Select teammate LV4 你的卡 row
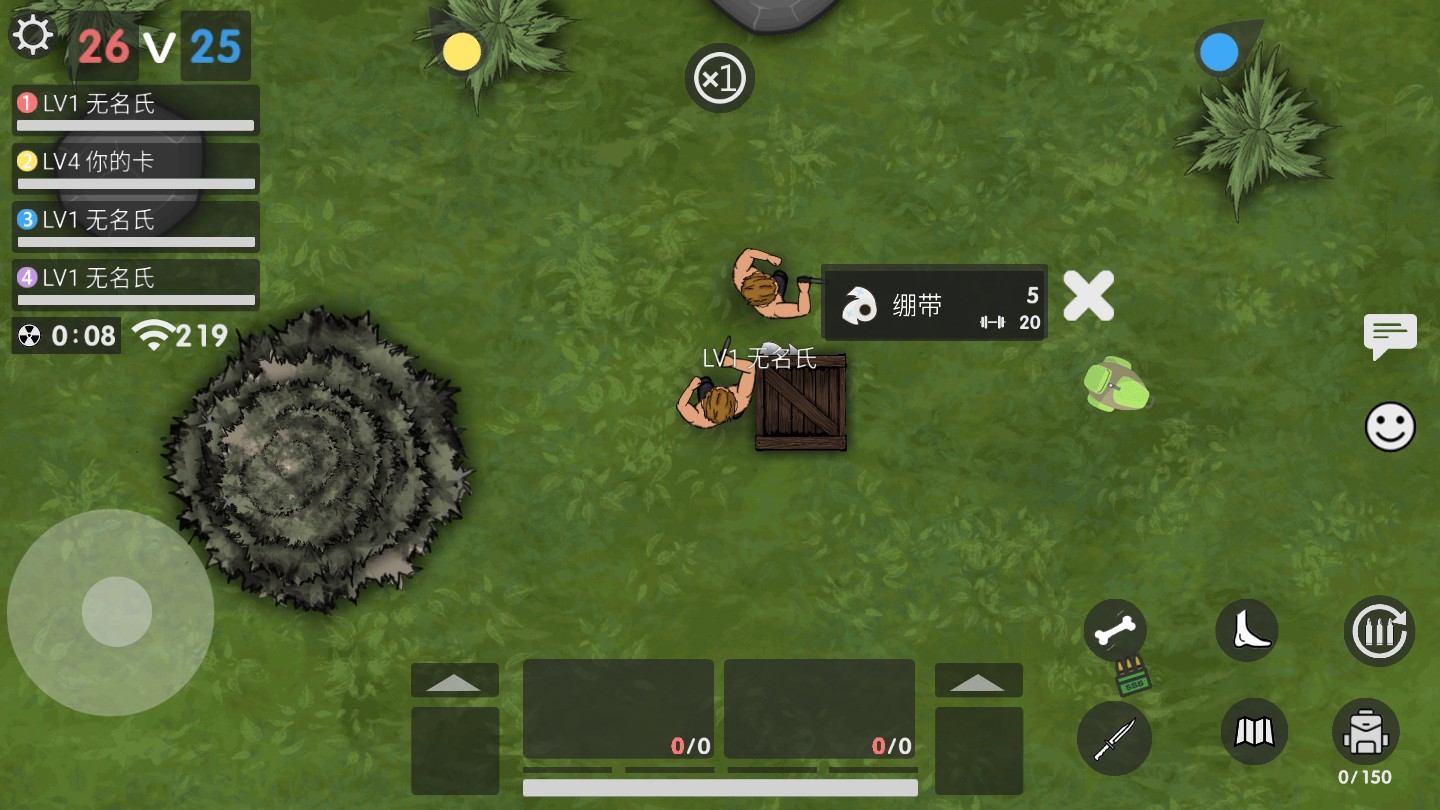This screenshot has width=1440, height=810. coord(136,168)
